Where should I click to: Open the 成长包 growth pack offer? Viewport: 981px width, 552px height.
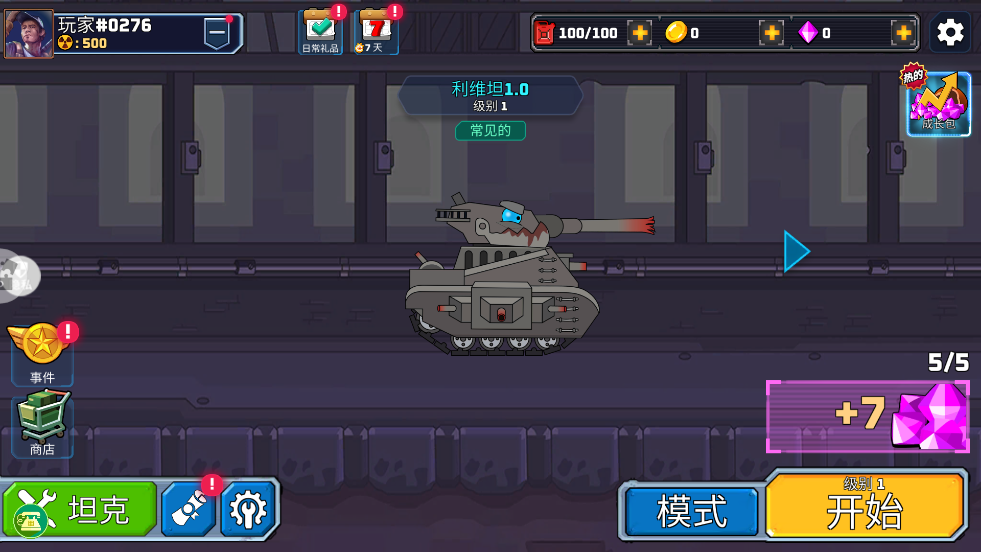(938, 103)
